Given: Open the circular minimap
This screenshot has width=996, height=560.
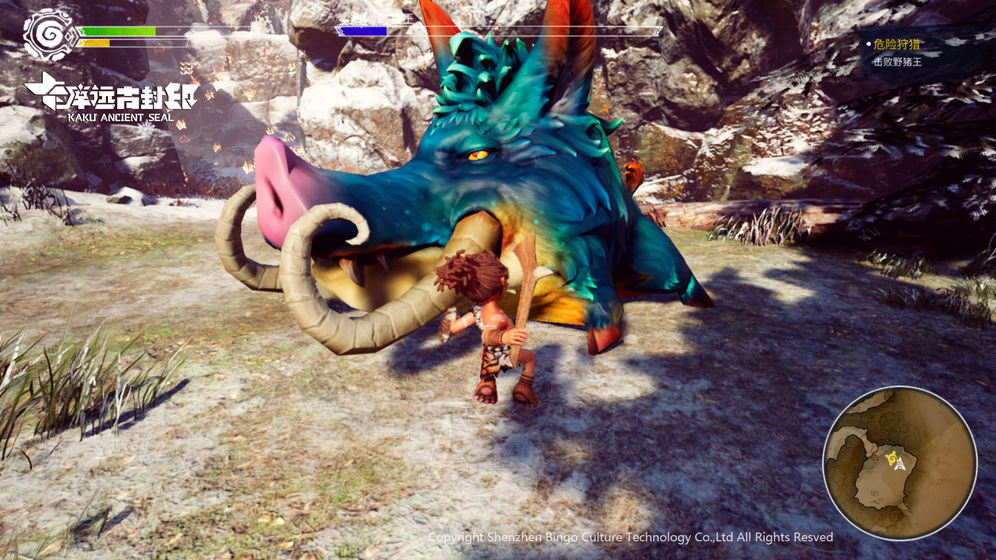Looking at the screenshot, I should click(899, 463).
